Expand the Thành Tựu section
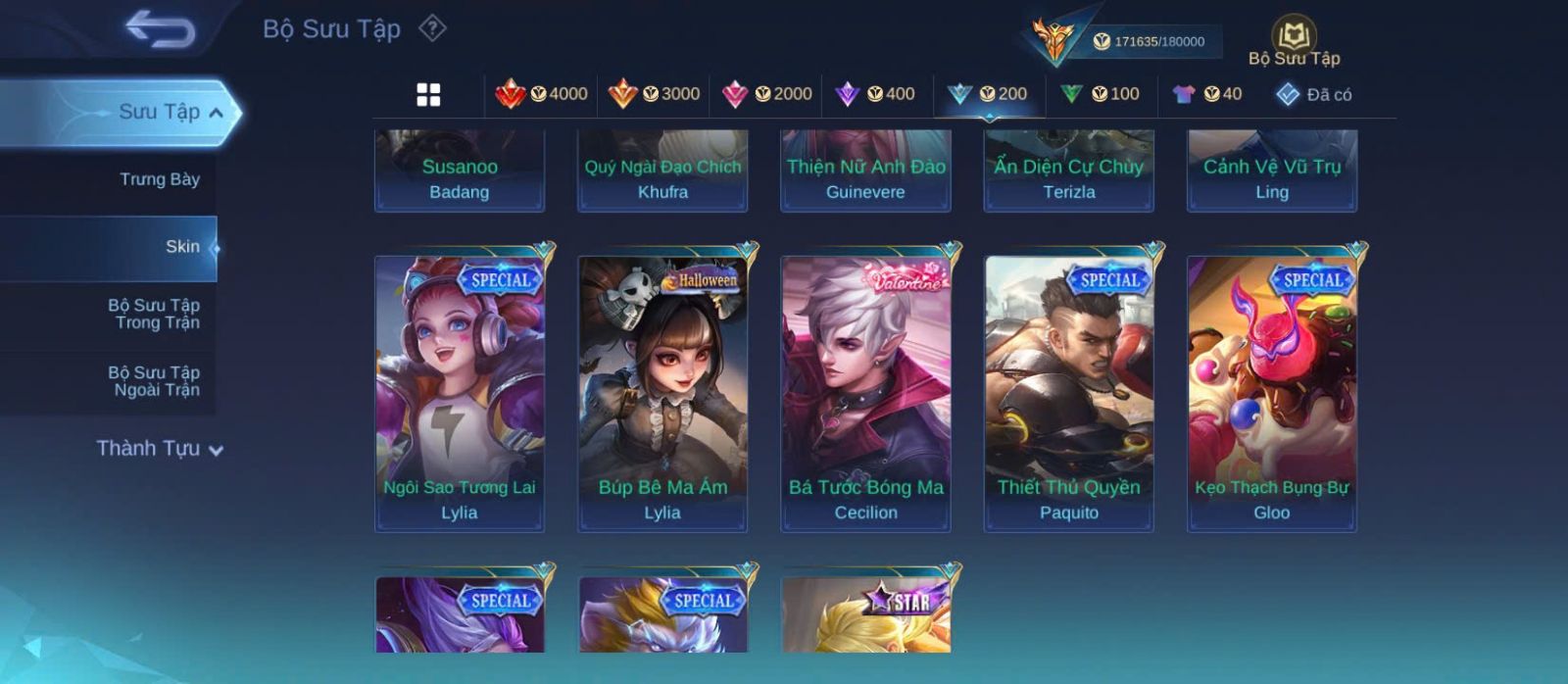Image resolution: width=1568 pixels, height=684 pixels. [x=160, y=449]
